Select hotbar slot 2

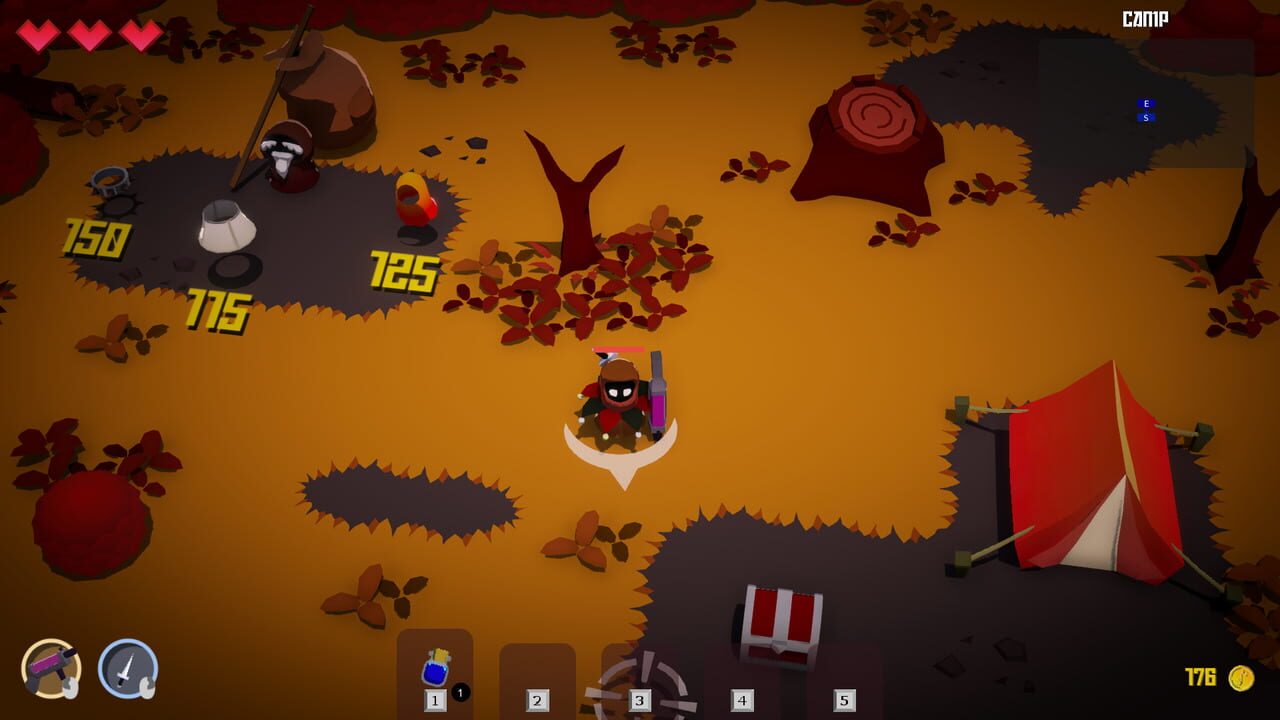(x=538, y=697)
